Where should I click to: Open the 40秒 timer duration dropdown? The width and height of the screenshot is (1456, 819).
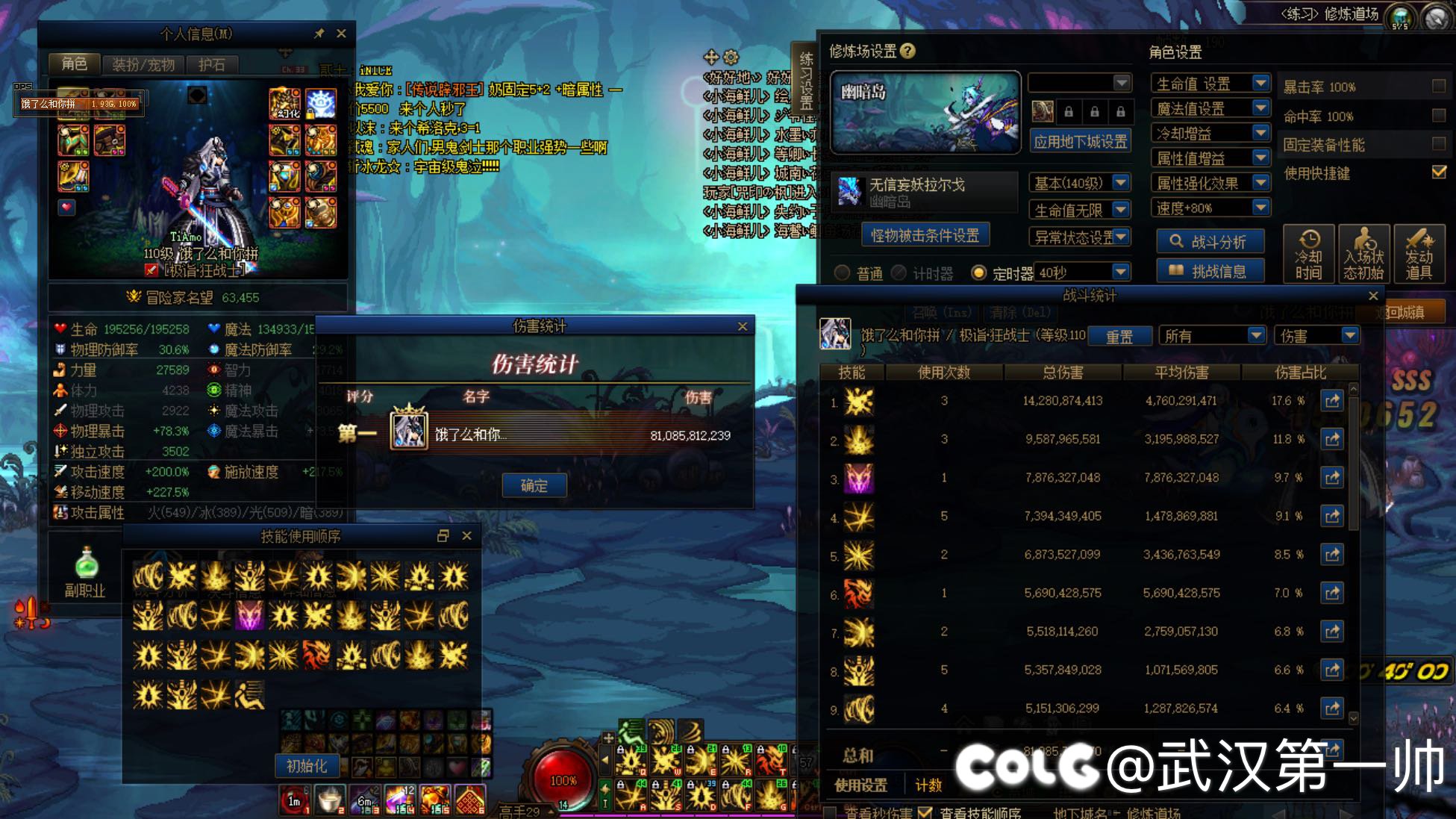[1120, 273]
